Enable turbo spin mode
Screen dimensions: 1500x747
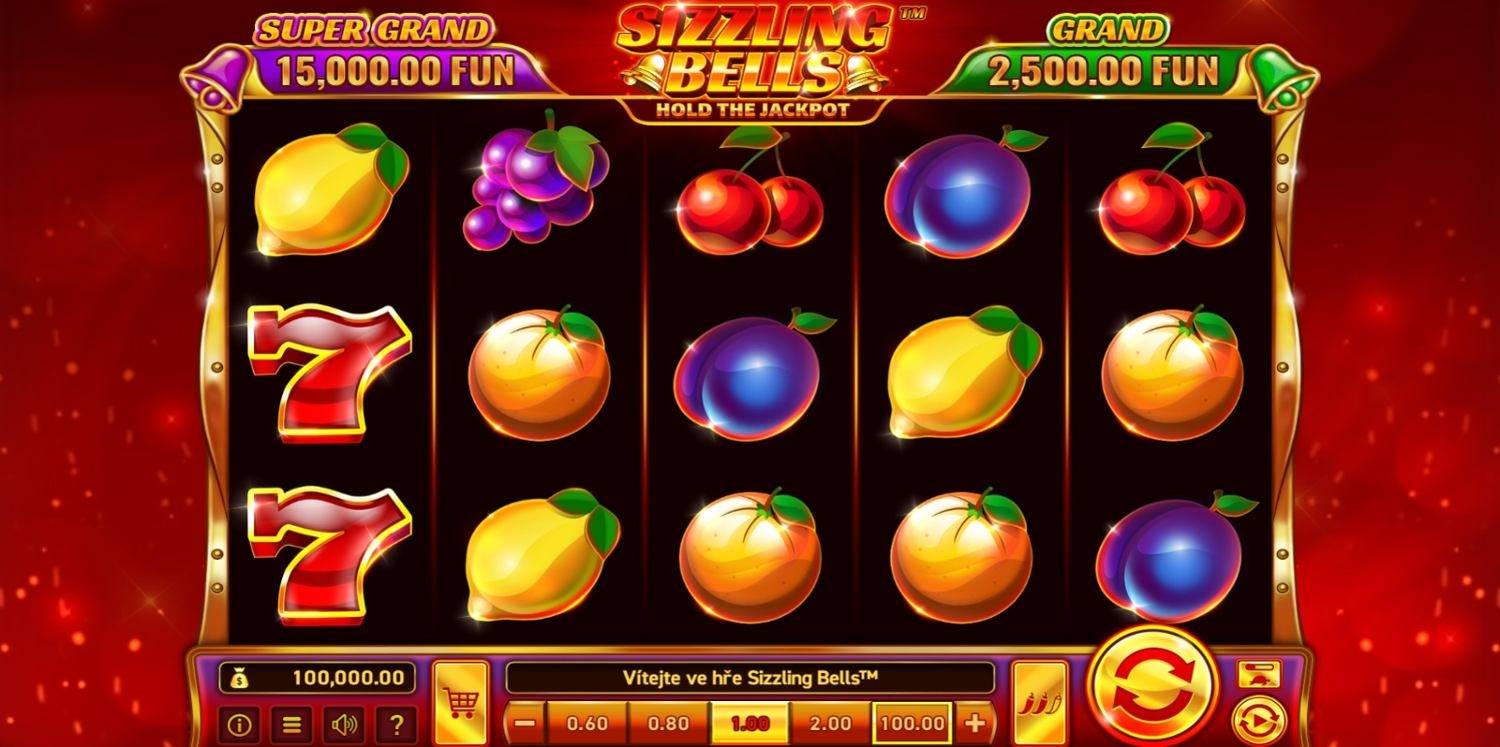click(1258, 672)
